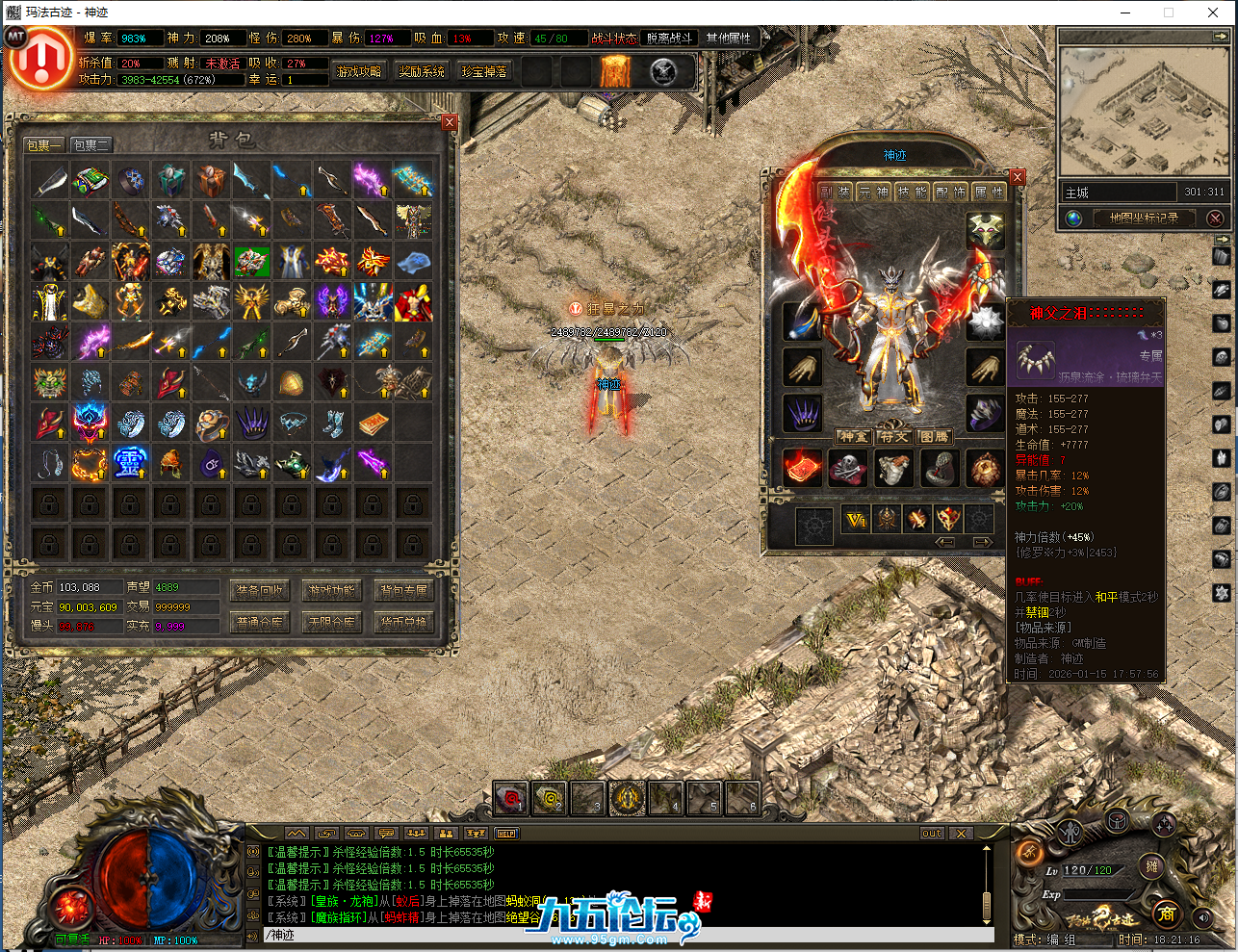1238x952 pixels.
Task: Open the 符文 rune button
Action: (894, 437)
